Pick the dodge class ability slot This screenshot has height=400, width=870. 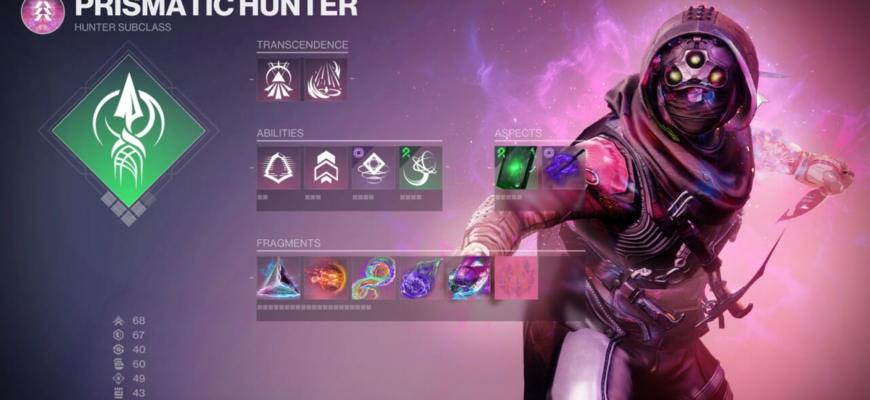(x=279, y=167)
